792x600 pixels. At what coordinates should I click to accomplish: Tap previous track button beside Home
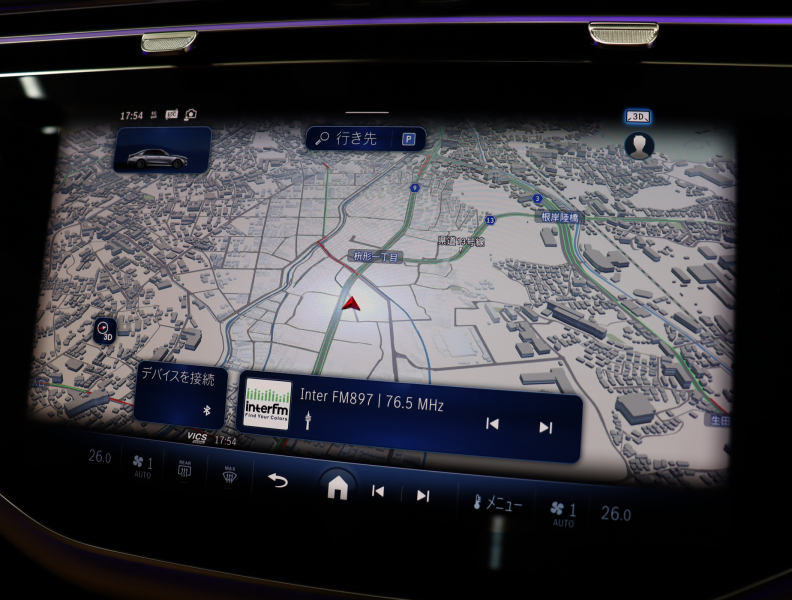(x=378, y=490)
